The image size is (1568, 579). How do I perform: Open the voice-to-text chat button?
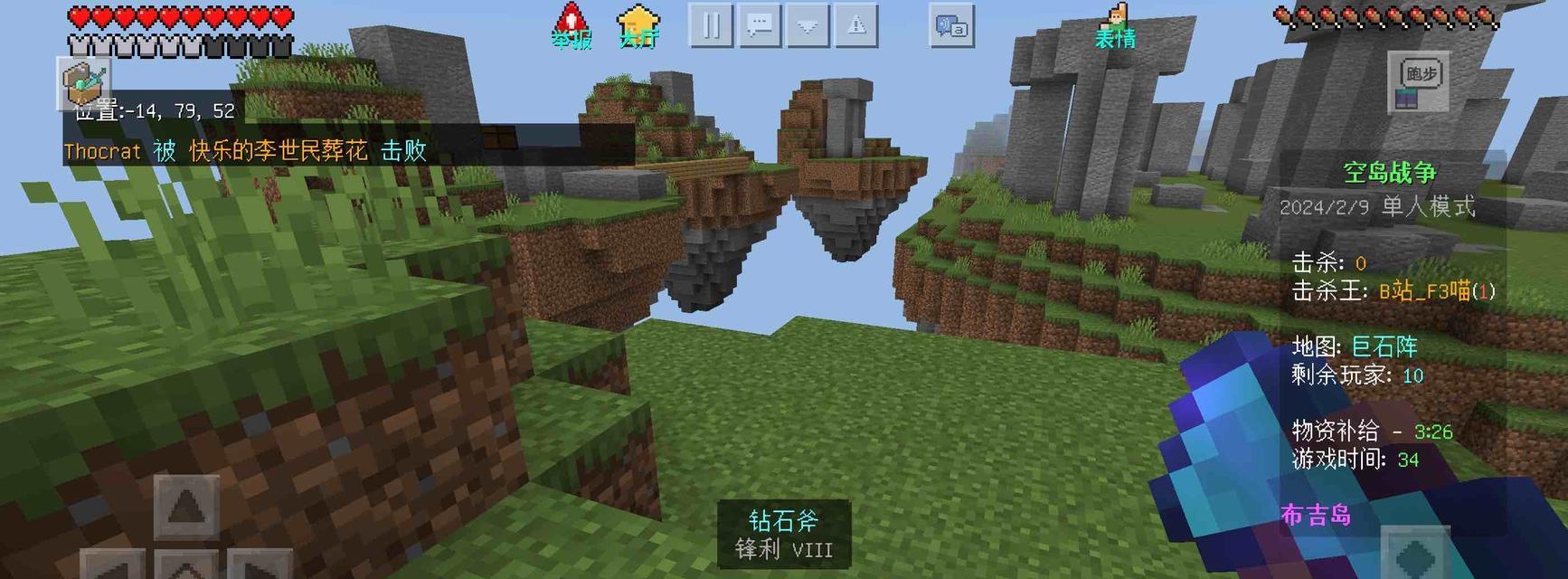coord(951,26)
